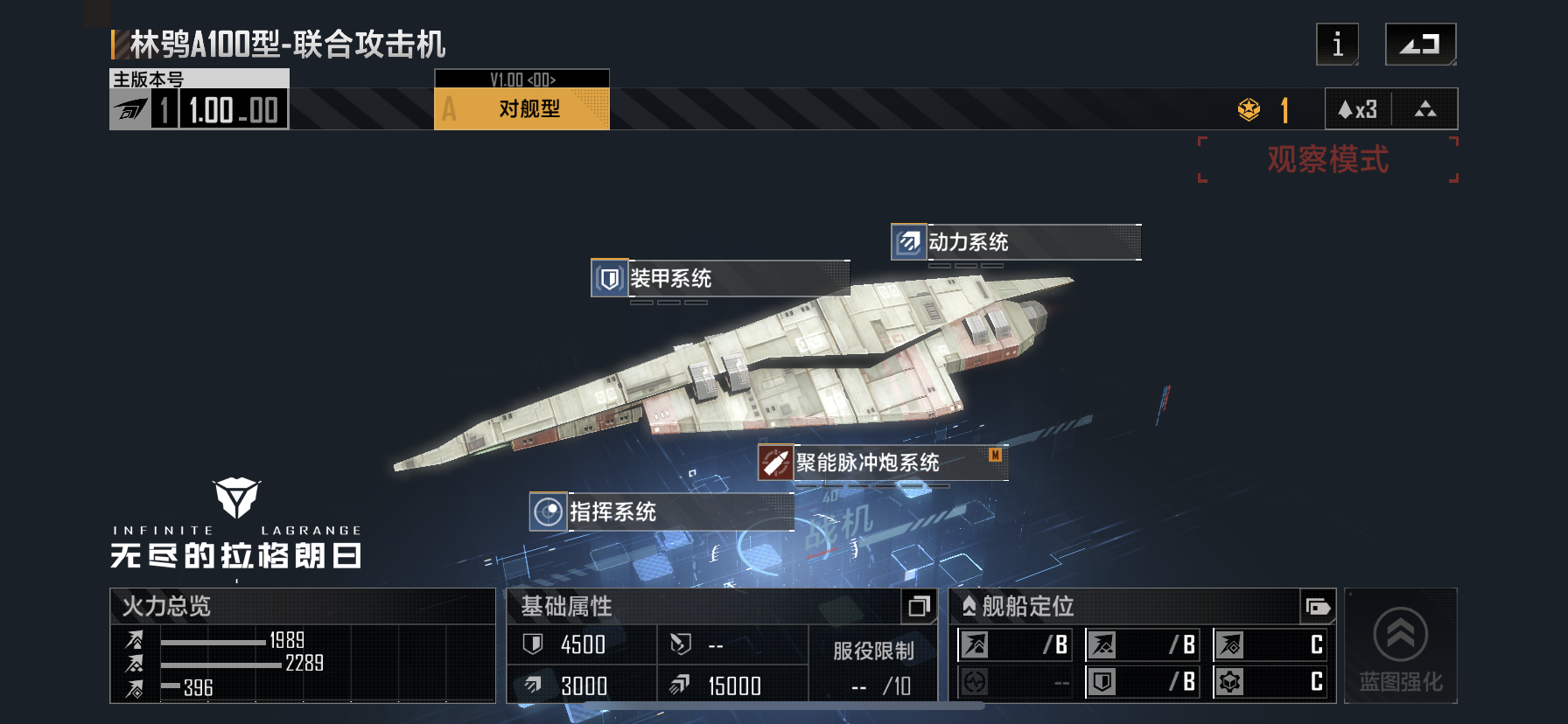Toggle the 观察模式 observer mode indicator

(1327, 160)
